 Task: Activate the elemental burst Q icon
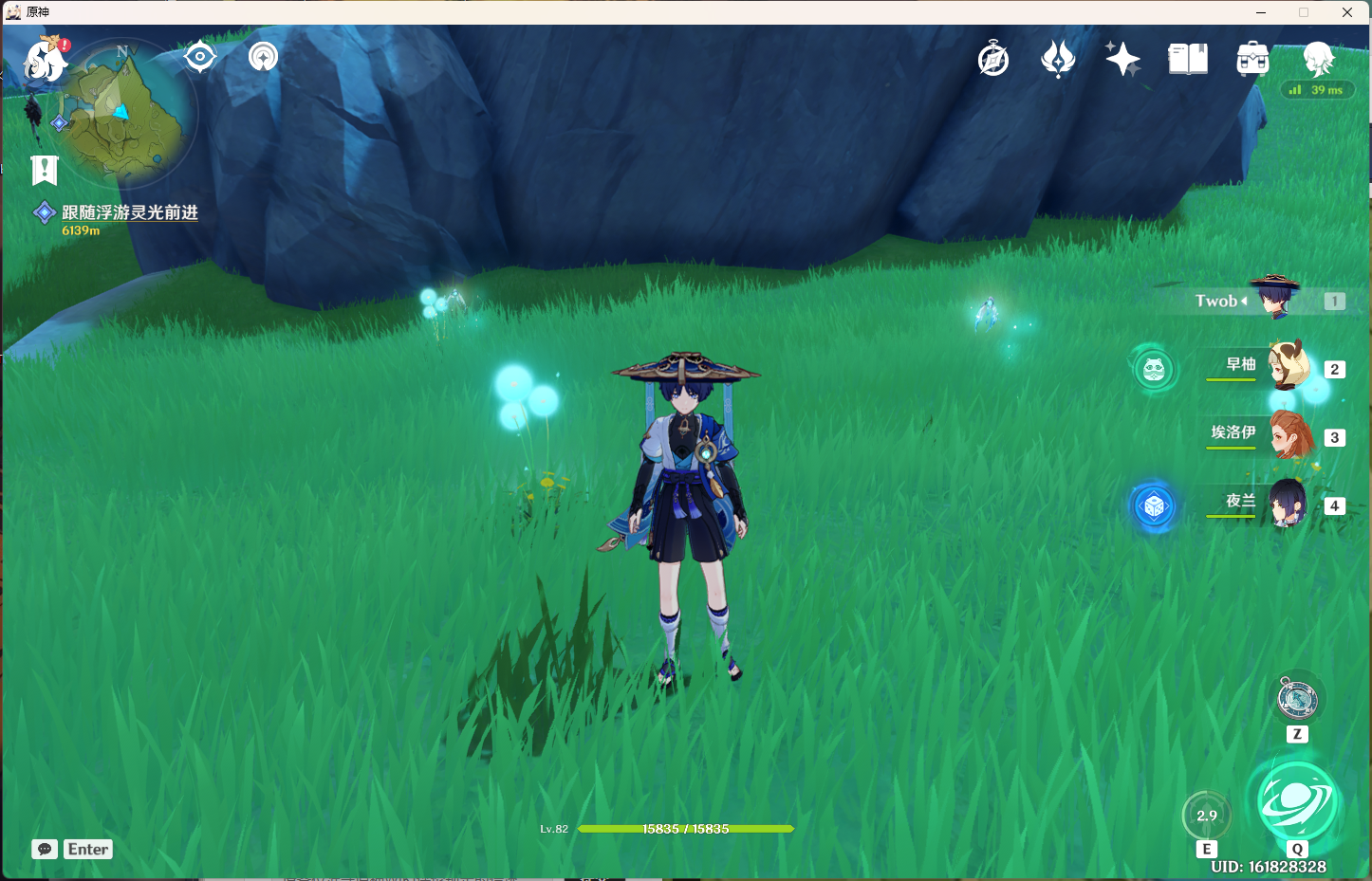1297,801
